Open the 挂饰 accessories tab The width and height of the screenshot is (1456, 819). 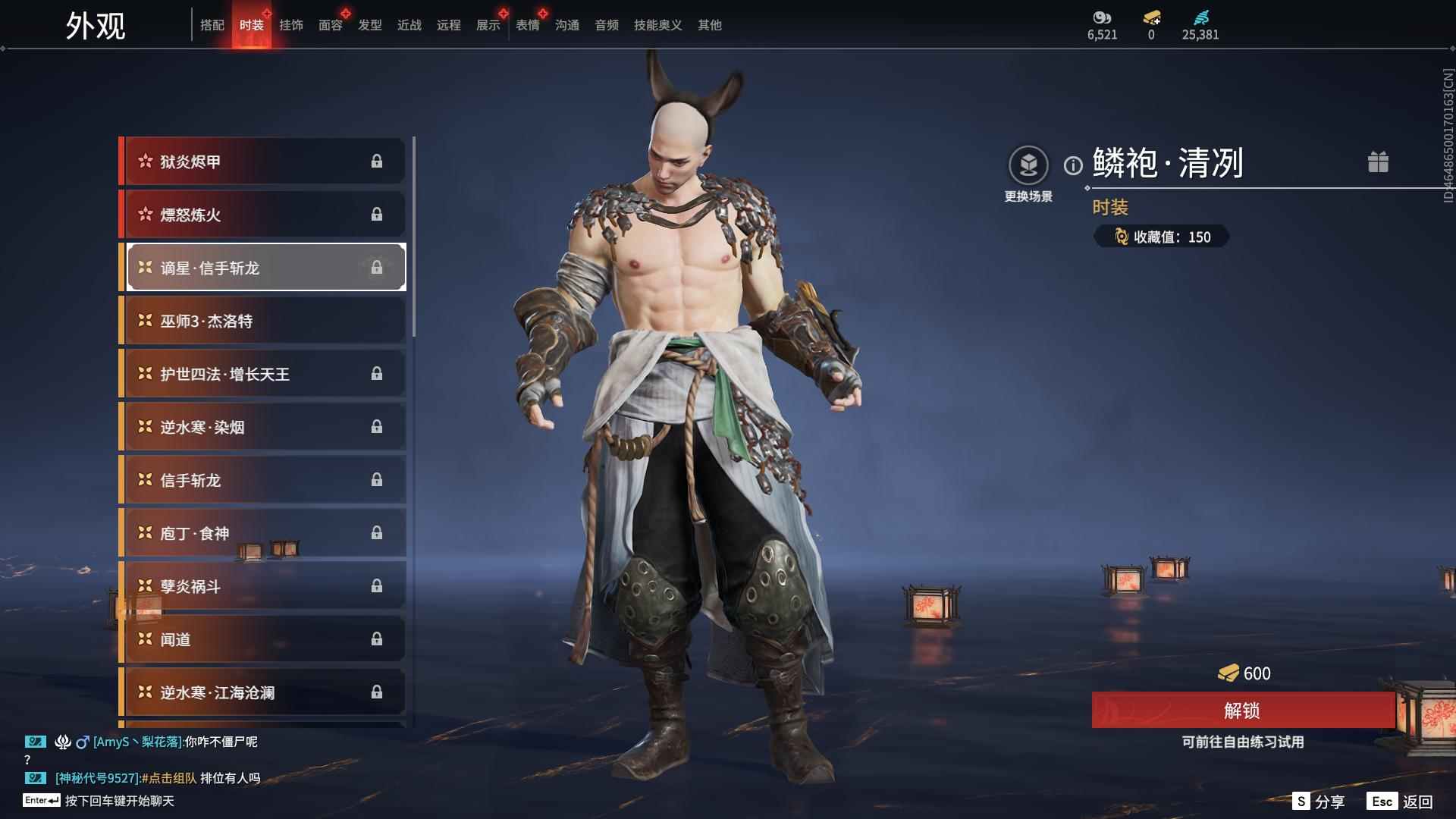[291, 25]
